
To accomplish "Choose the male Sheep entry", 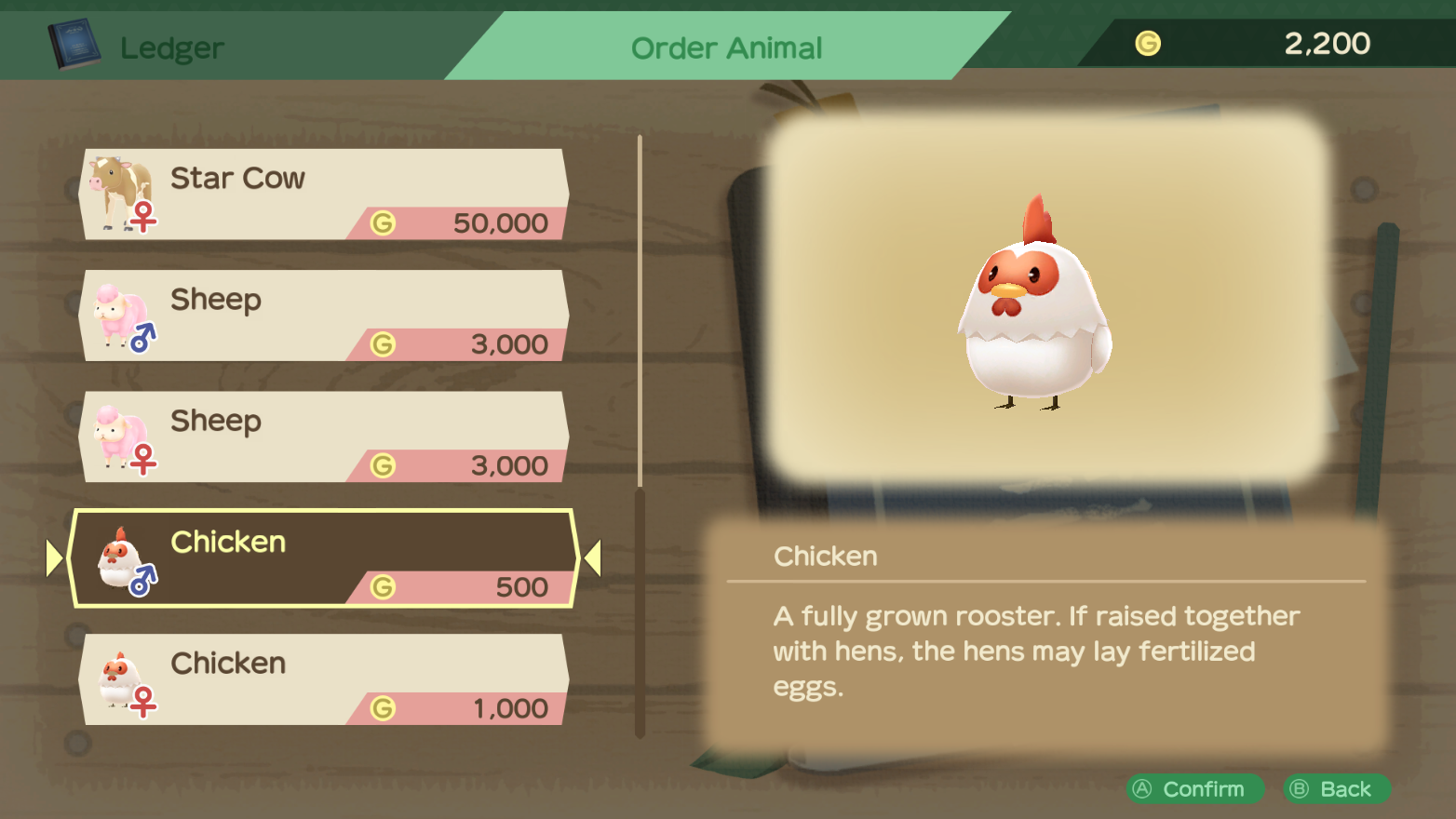I will click(x=324, y=316).
